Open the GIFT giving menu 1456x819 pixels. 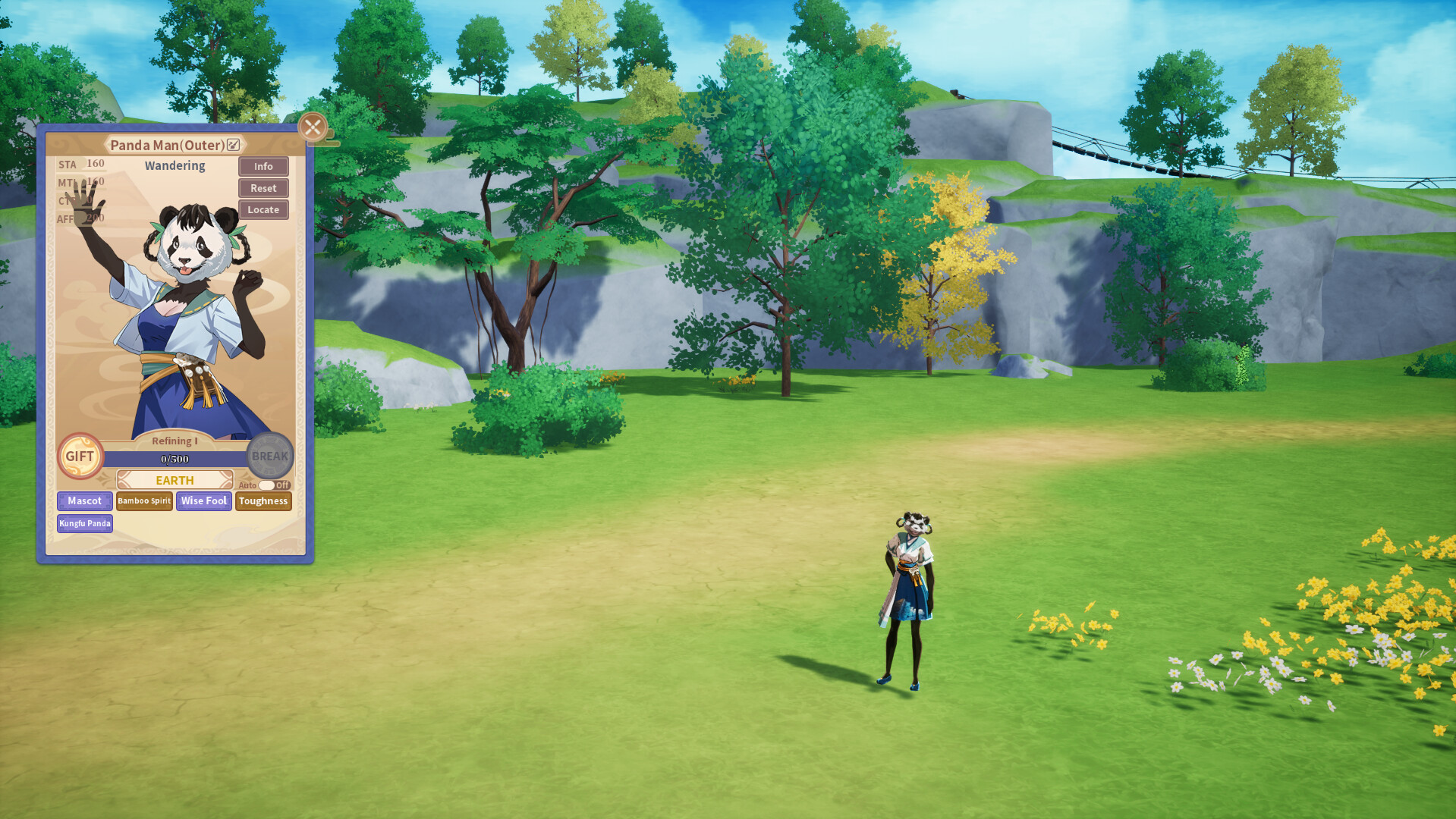pyautogui.click(x=80, y=457)
